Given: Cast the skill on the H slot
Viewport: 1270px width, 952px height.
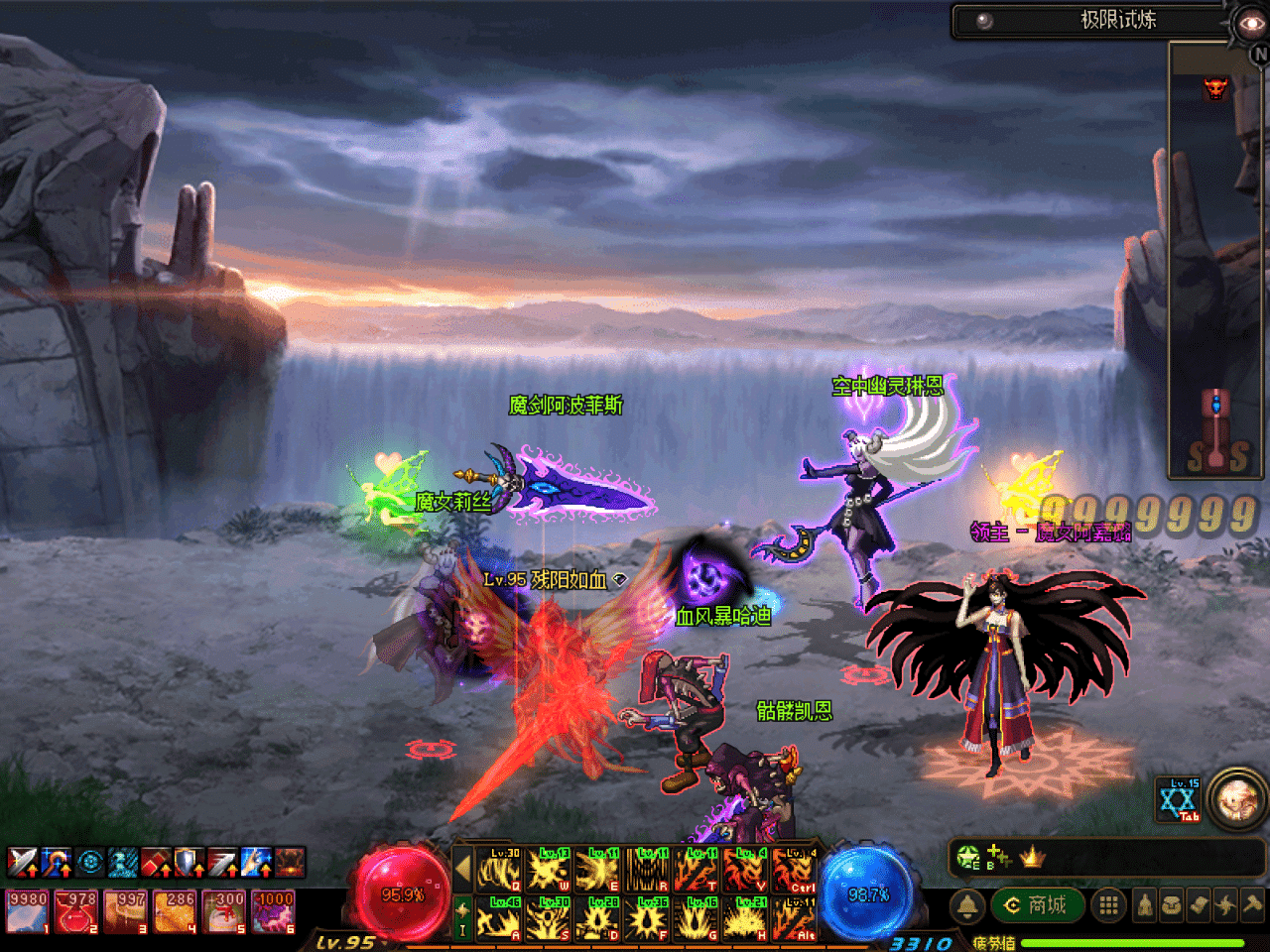Looking at the screenshot, I should pos(745,918).
